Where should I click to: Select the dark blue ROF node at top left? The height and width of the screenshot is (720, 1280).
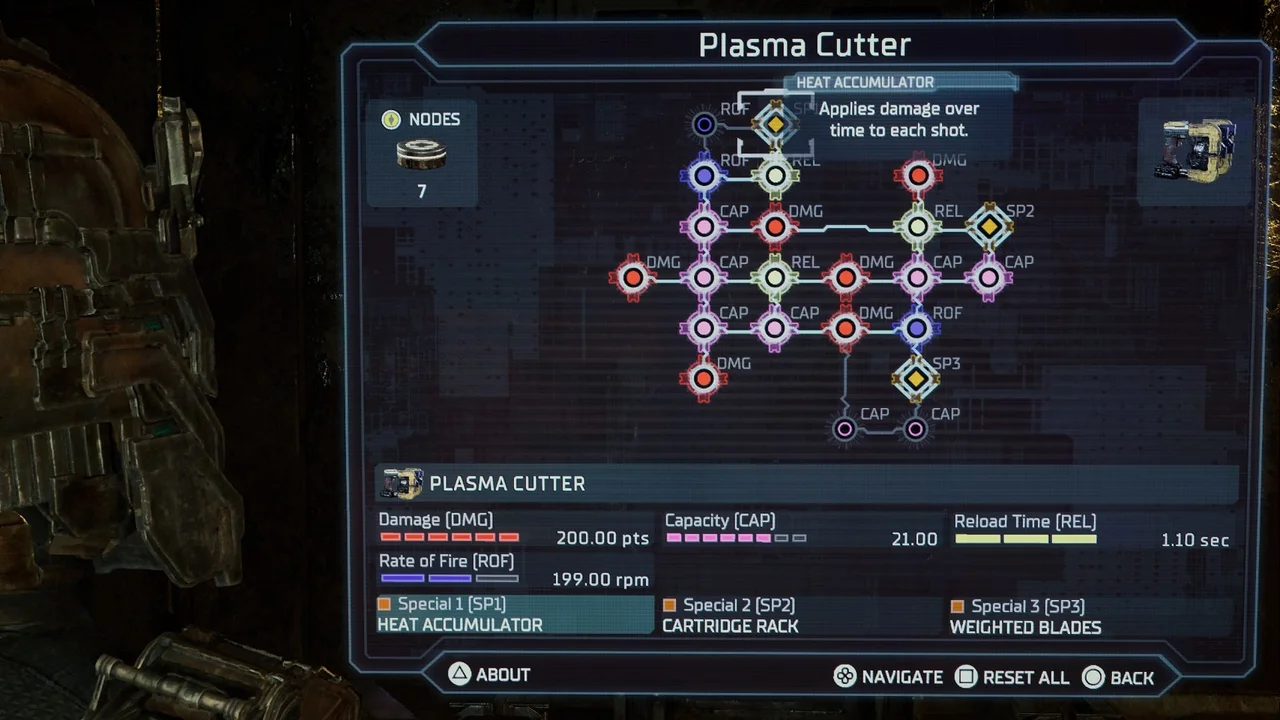pos(704,124)
